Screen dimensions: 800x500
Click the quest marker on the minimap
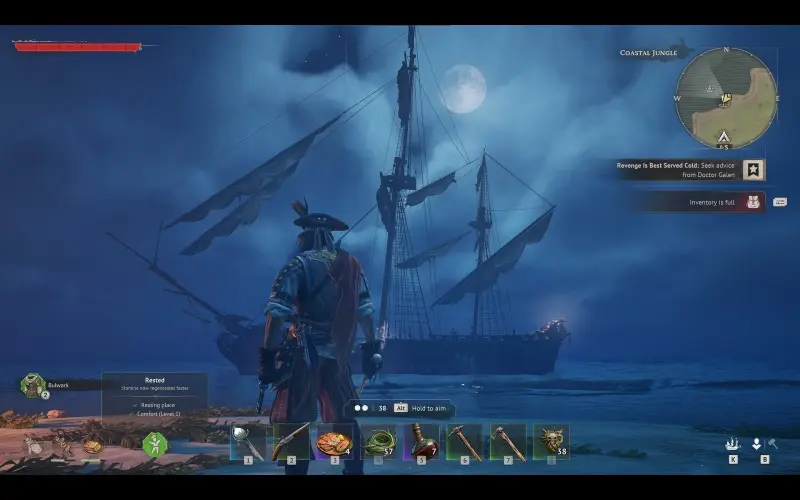[x=728, y=96]
